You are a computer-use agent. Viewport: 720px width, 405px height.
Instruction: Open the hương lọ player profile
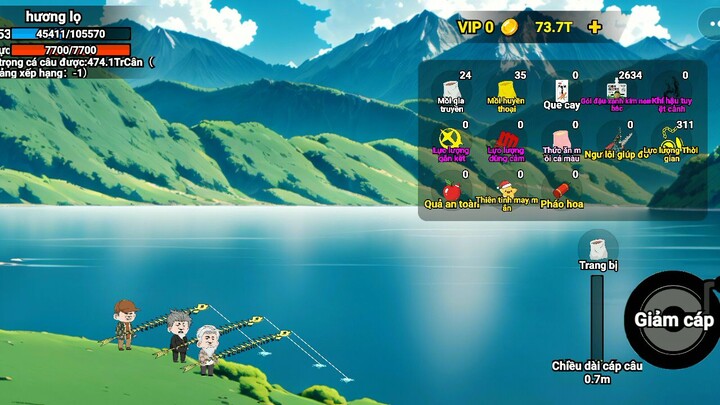click(x=55, y=17)
